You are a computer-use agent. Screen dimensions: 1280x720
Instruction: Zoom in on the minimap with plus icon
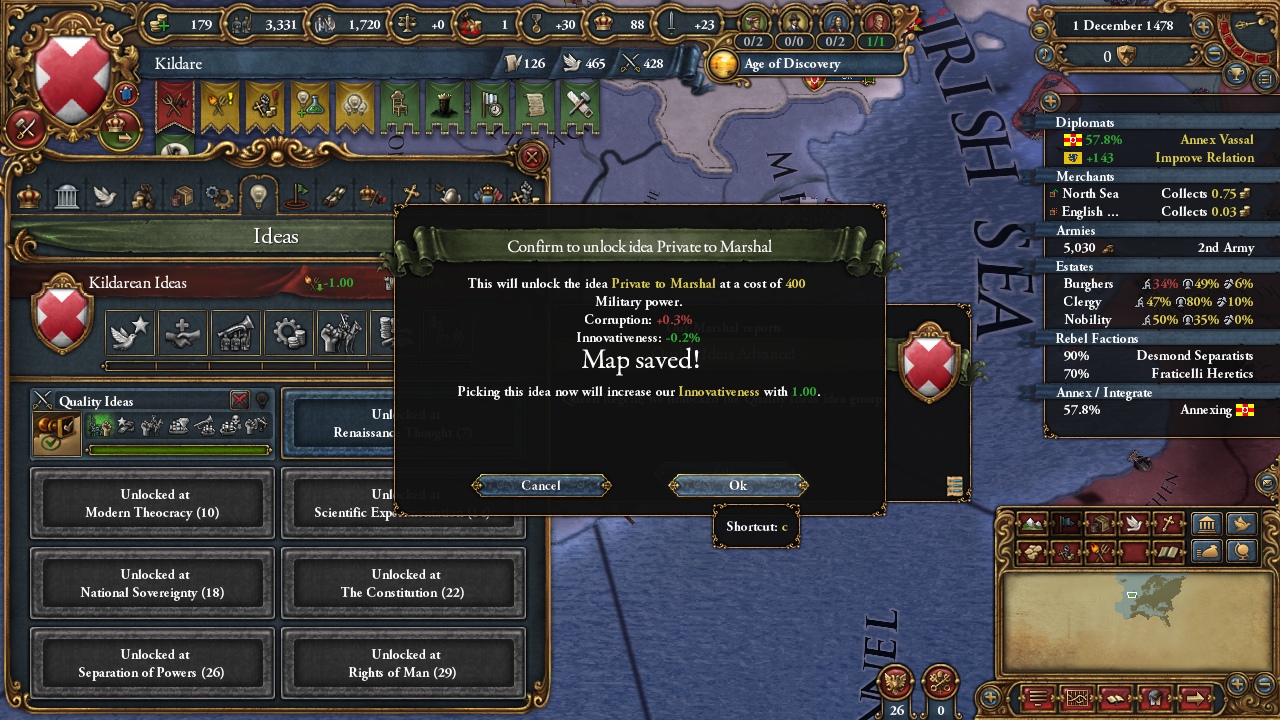click(x=1236, y=683)
